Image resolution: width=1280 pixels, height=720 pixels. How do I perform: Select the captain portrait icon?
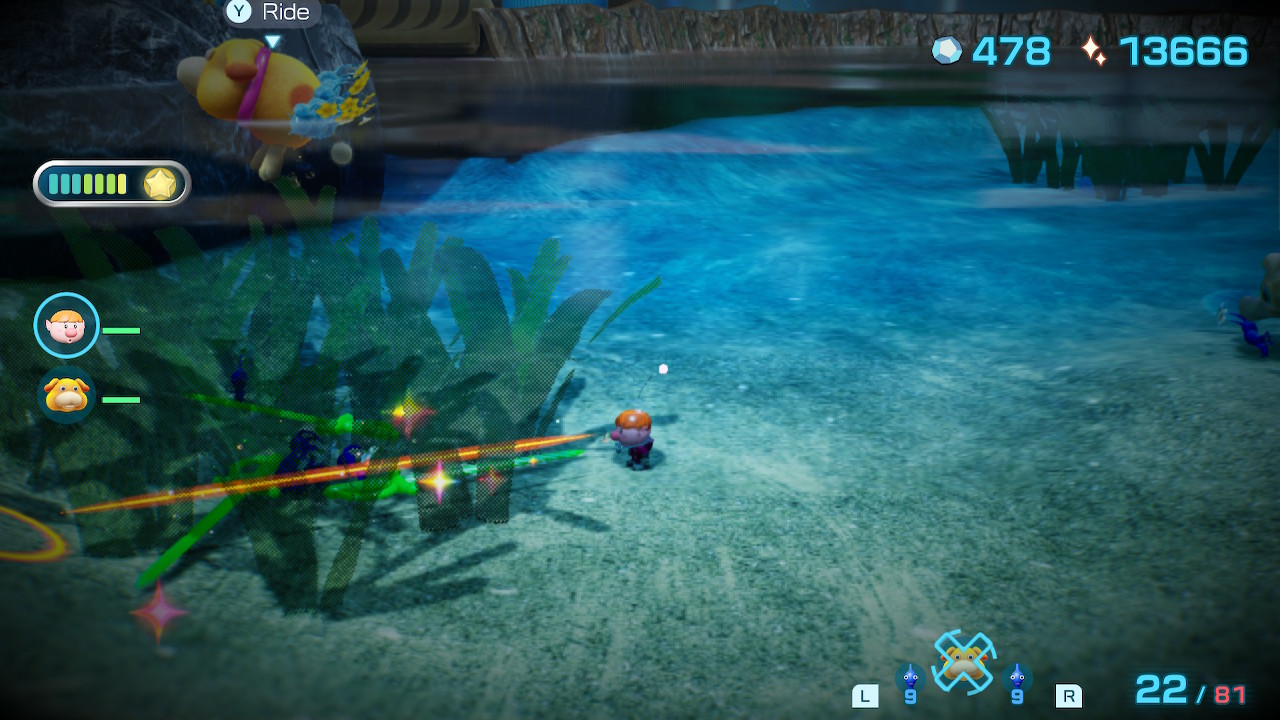click(x=67, y=325)
